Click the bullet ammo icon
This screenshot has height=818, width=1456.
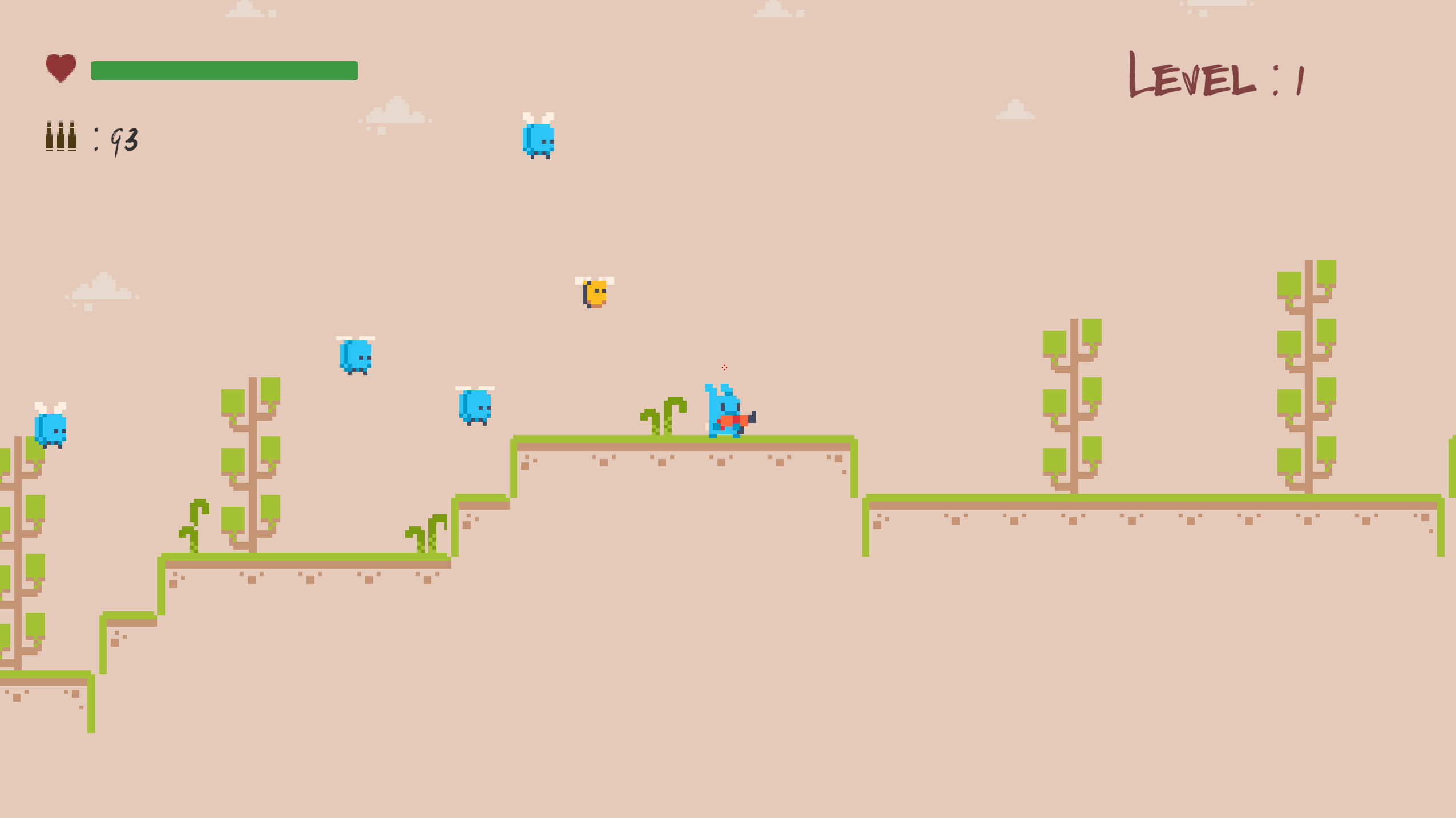[59, 135]
